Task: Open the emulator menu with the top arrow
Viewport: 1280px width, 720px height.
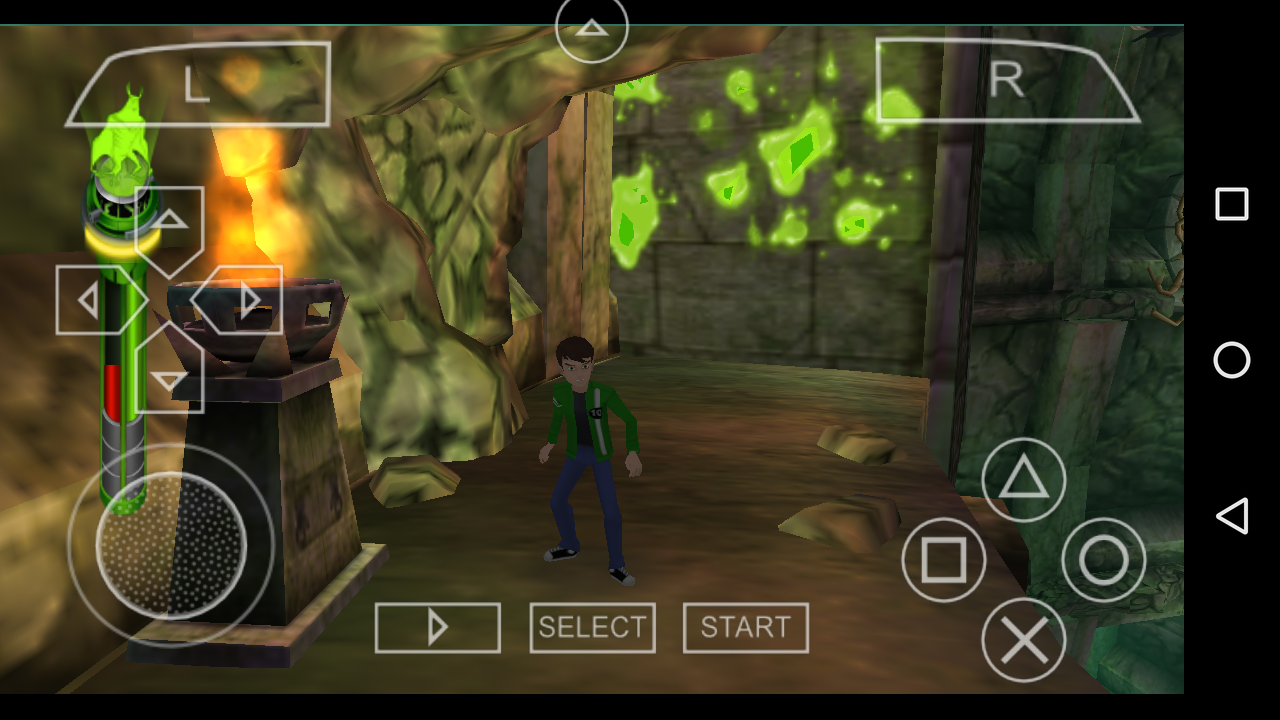Action: pyautogui.click(x=592, y=28)
